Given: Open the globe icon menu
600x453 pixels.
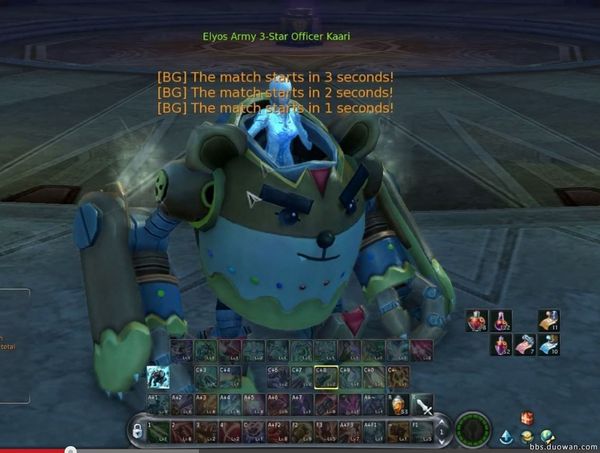Looking at the screenshot, I should point(547,436).
